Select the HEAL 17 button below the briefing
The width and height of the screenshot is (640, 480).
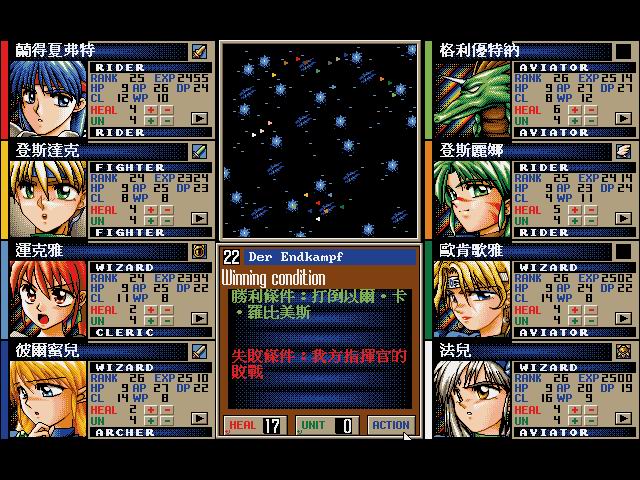(256, 425)
